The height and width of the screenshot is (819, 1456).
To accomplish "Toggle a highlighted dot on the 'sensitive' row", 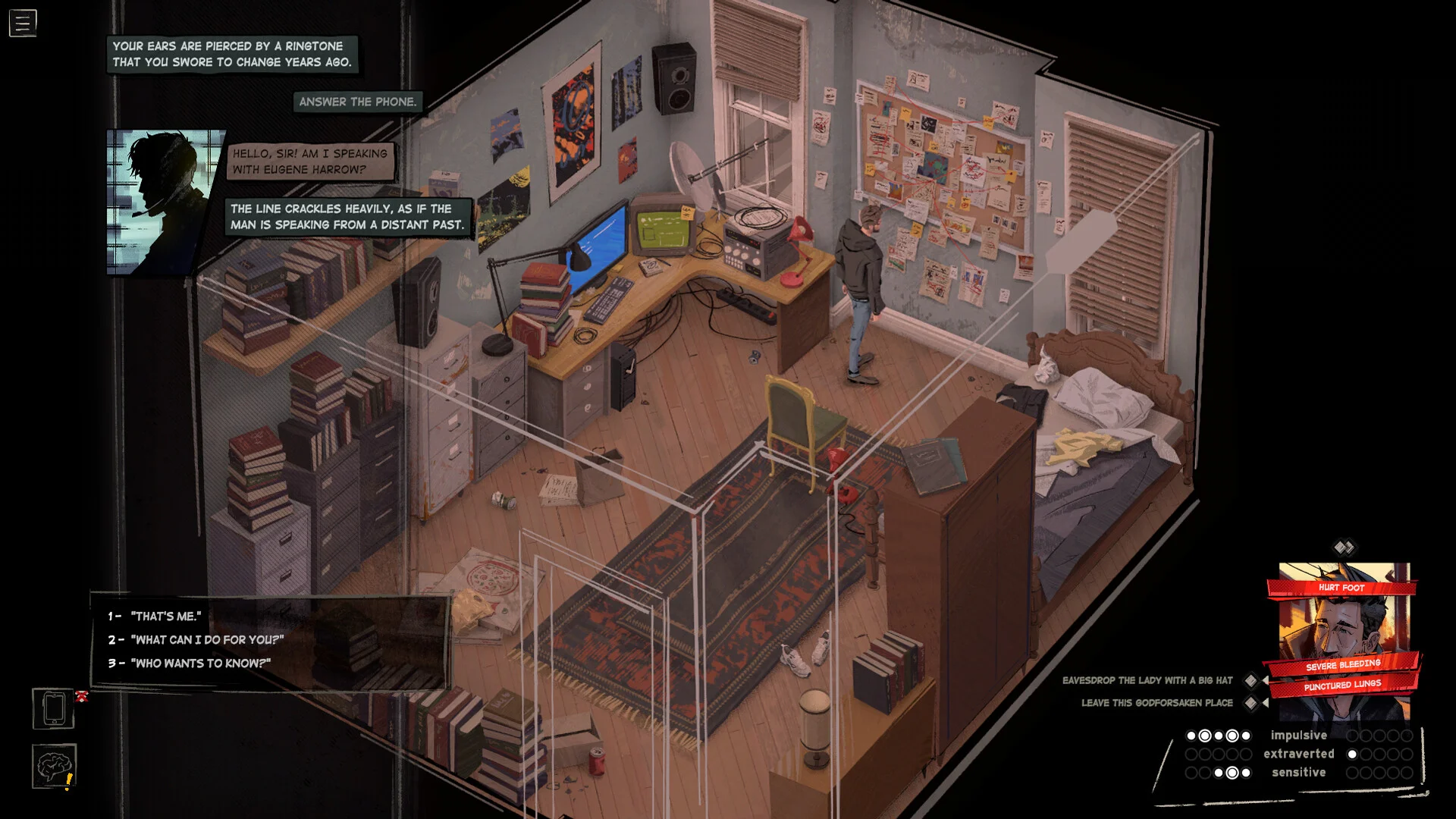I will click(x=1232, y=771).
